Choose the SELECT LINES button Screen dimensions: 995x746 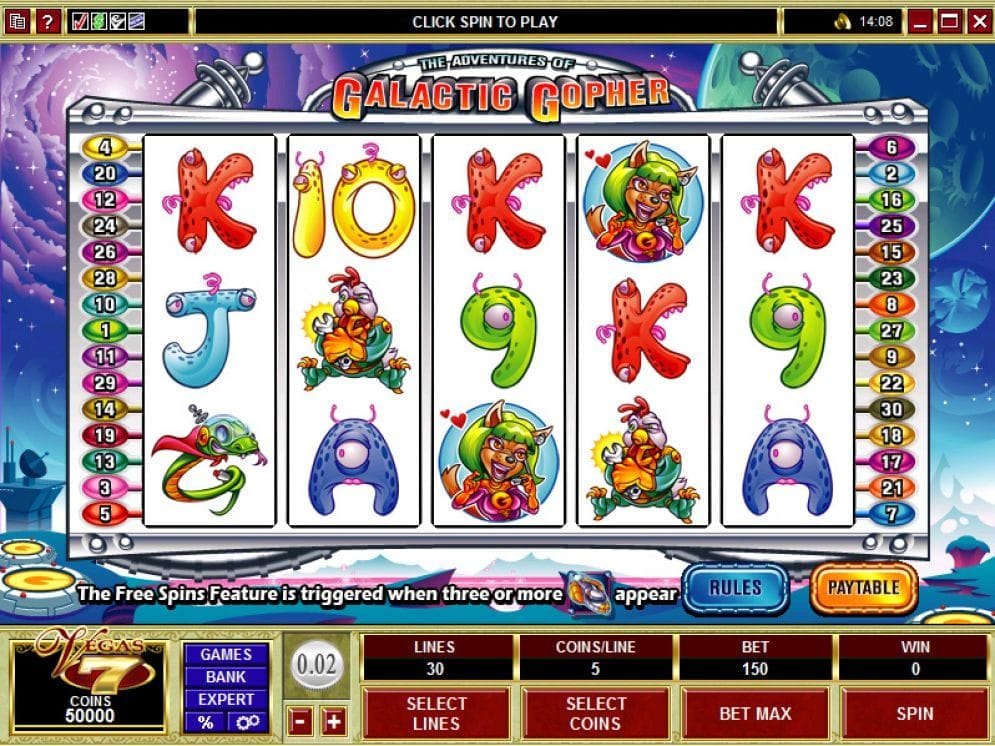click(436, 714)
